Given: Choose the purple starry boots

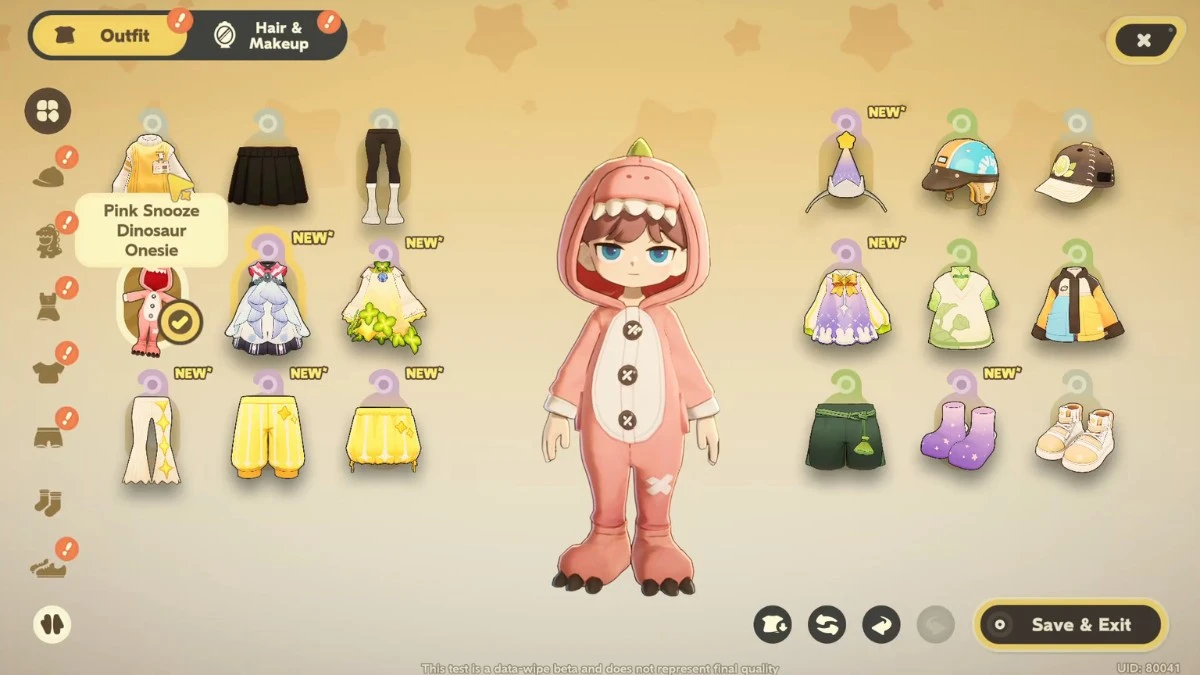Looking at the screenshot, I should tap(958, 434).
